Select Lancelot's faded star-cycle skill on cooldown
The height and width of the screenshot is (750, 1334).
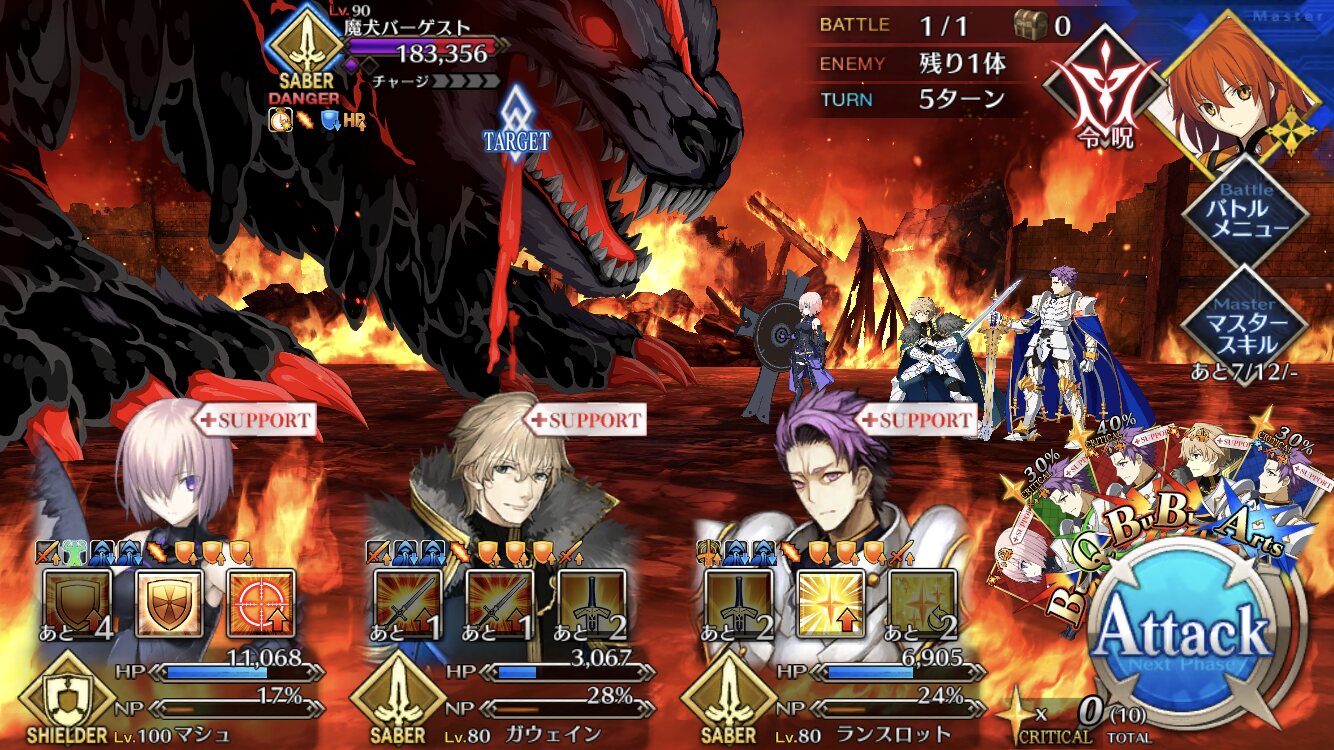[x=923, y=604]
